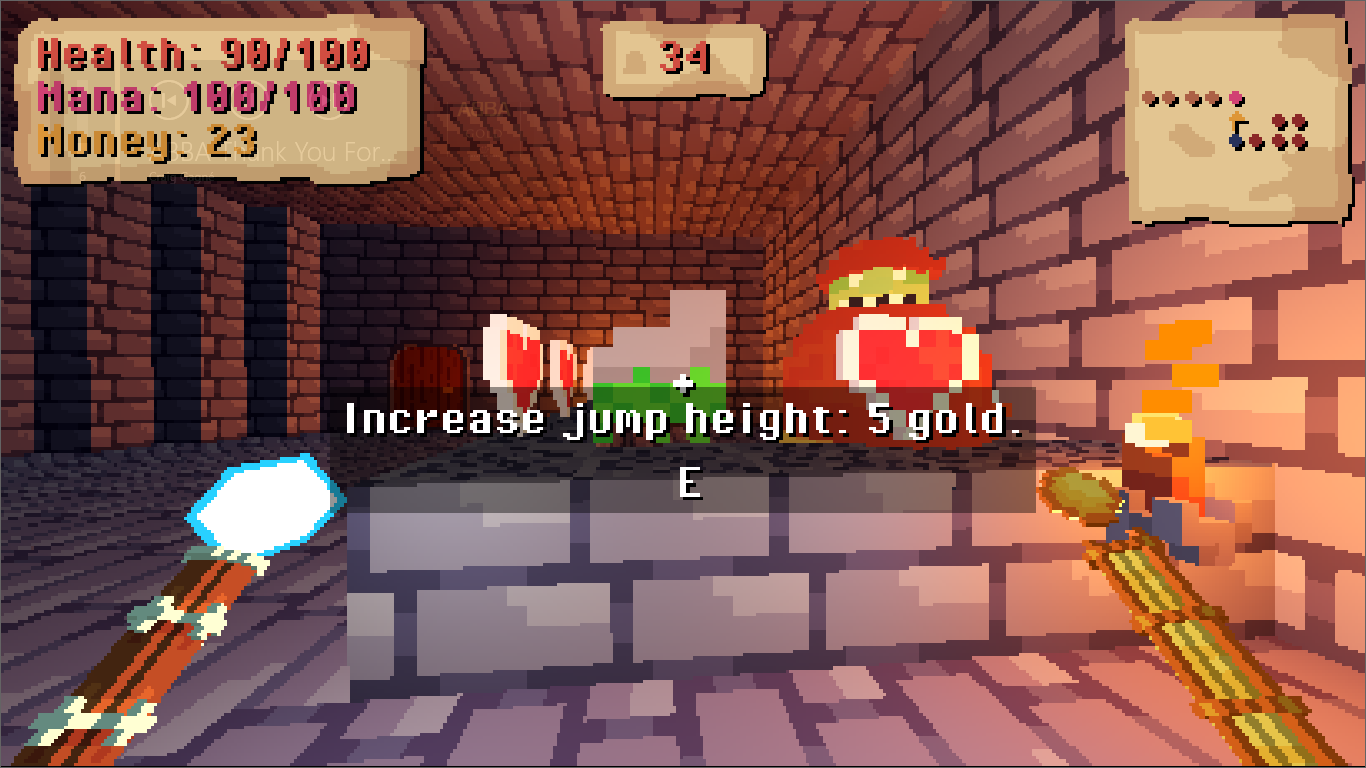Click the glowing wand tip on the left

pos(262,506)
